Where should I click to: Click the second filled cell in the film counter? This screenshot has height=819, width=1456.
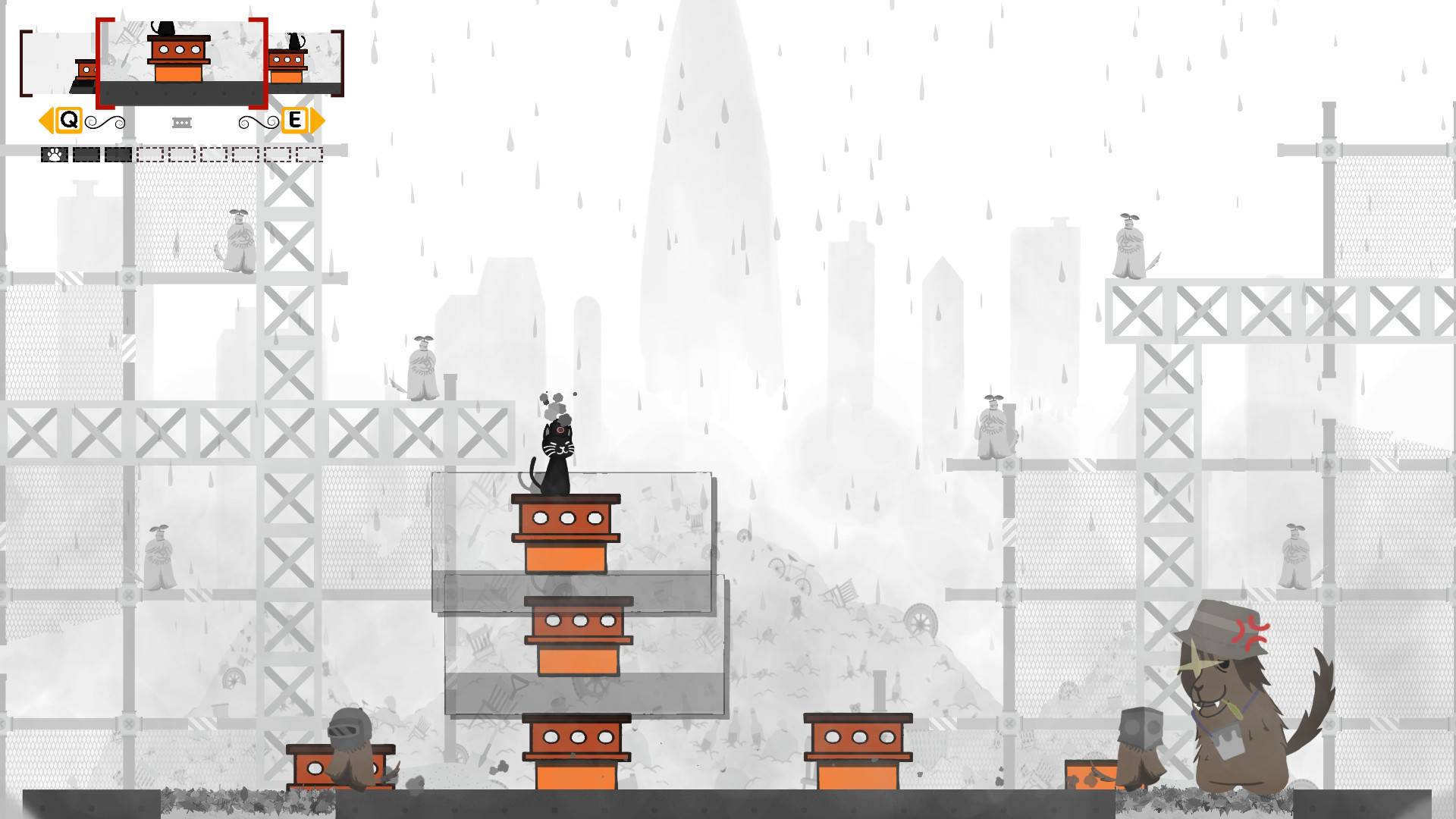click(x=86, y=154)
